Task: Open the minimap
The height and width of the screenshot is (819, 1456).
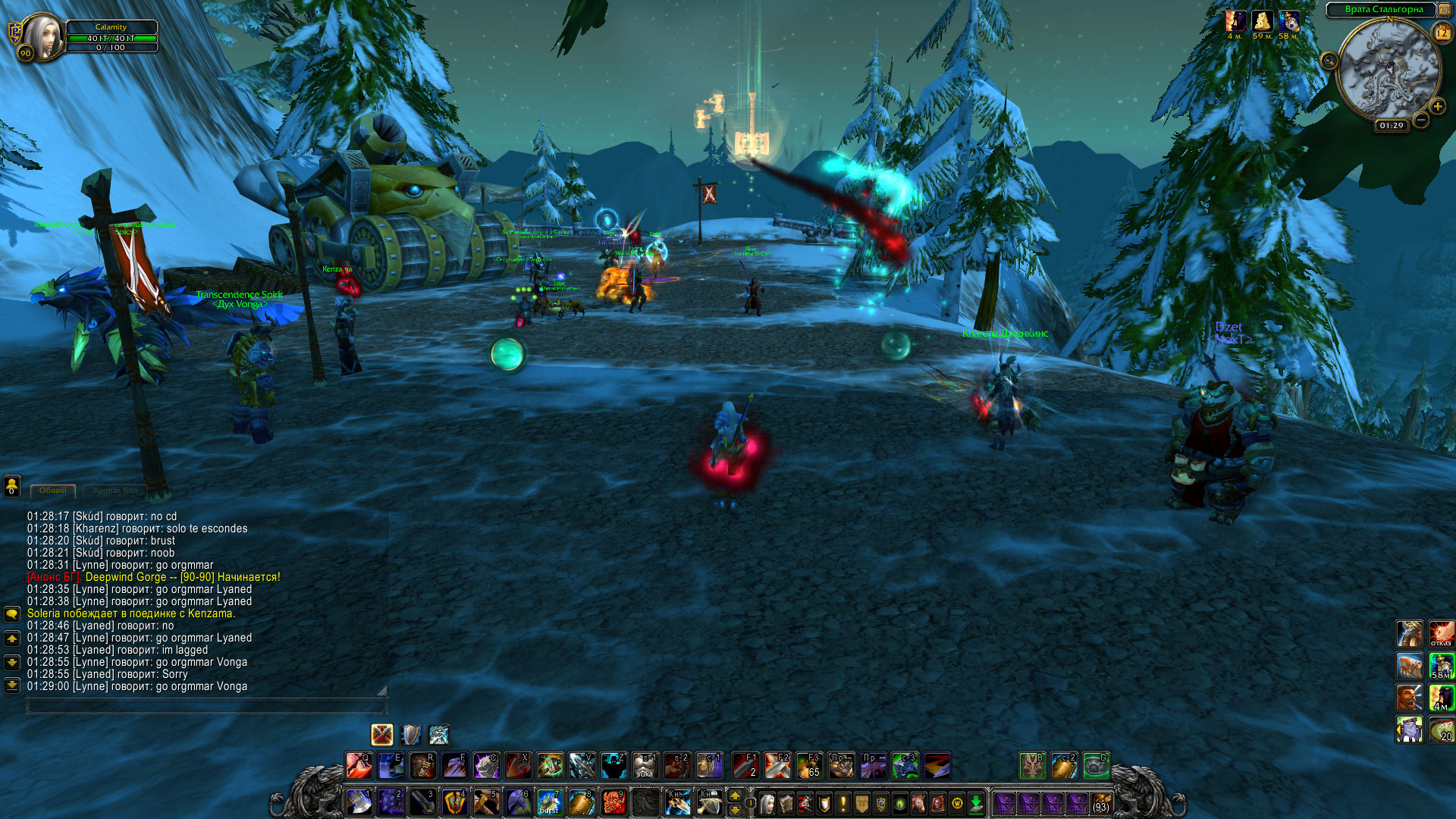Action: pyautogui.click(x=1389, y=71)
